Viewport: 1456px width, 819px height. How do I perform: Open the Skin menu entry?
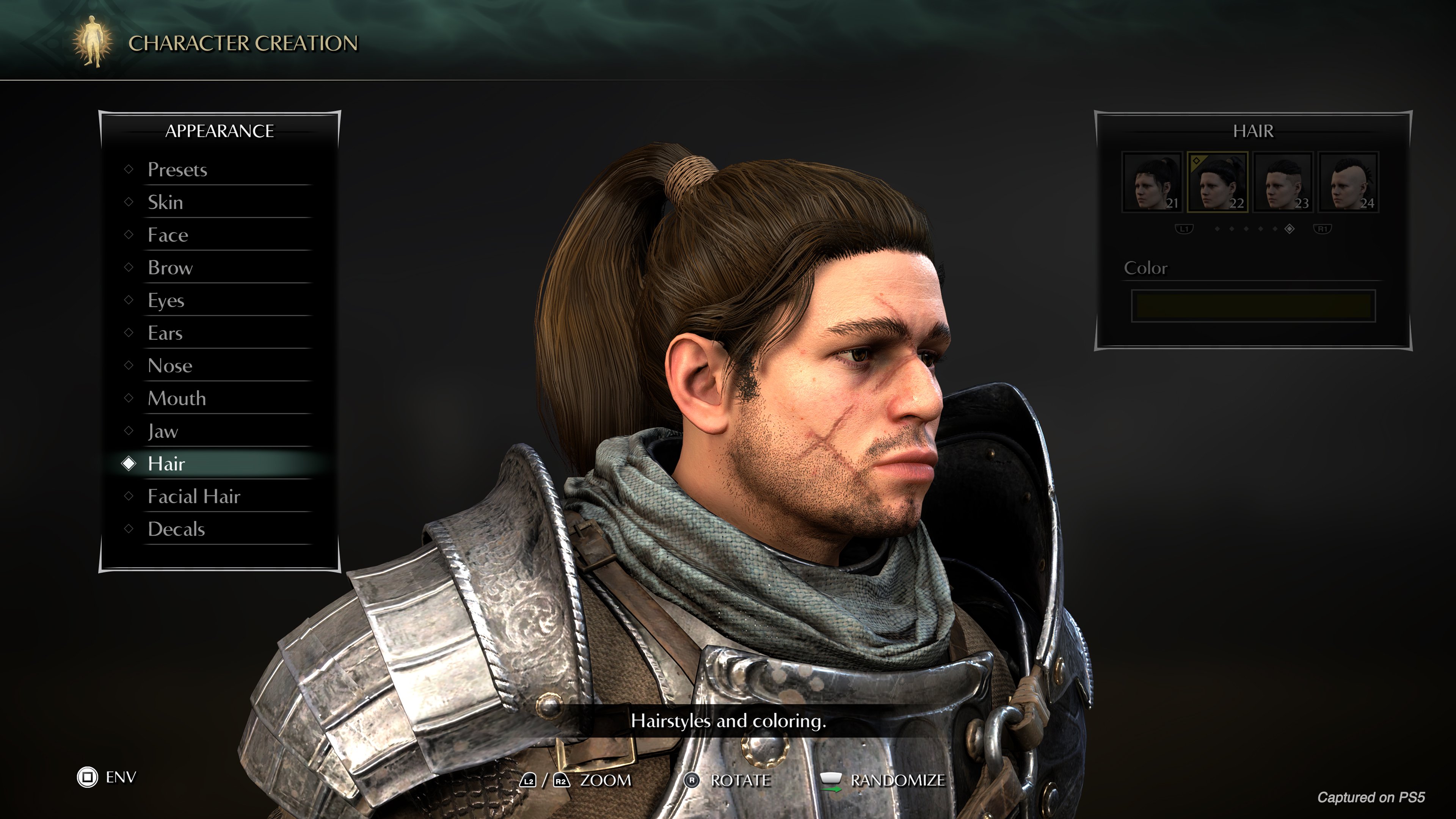tap(165, 202)
